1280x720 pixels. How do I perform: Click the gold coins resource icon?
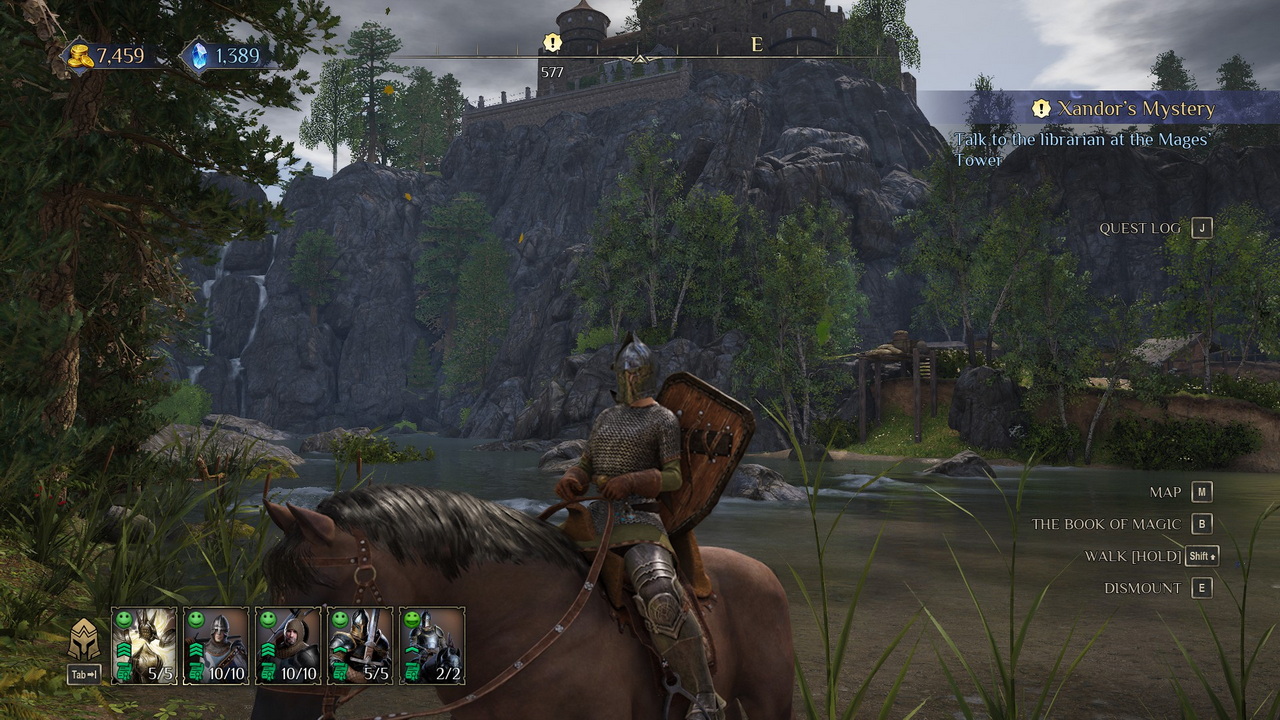pos(79,56)
